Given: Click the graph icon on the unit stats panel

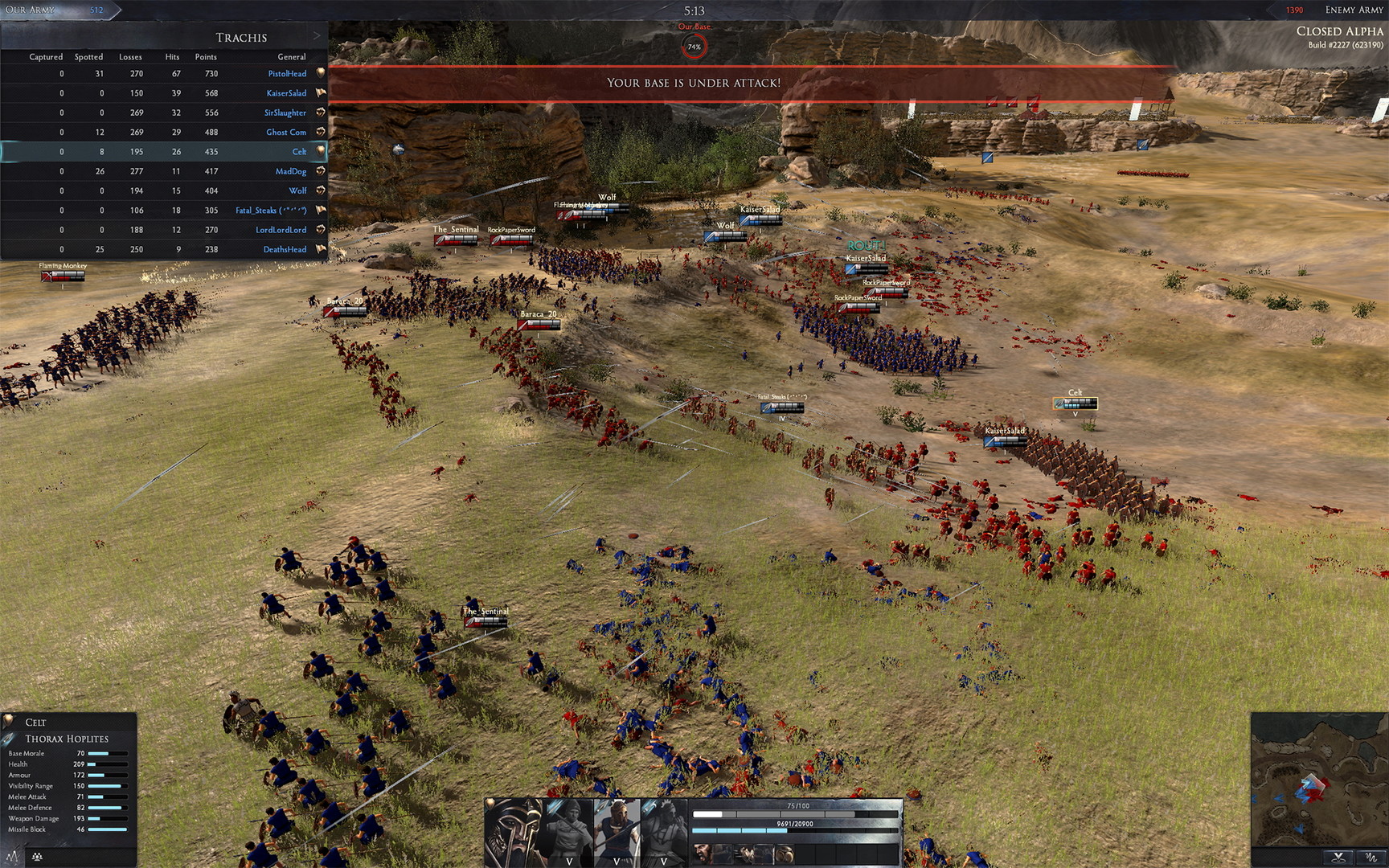Looking at the screenshot, I should click(x=14, y=857).
